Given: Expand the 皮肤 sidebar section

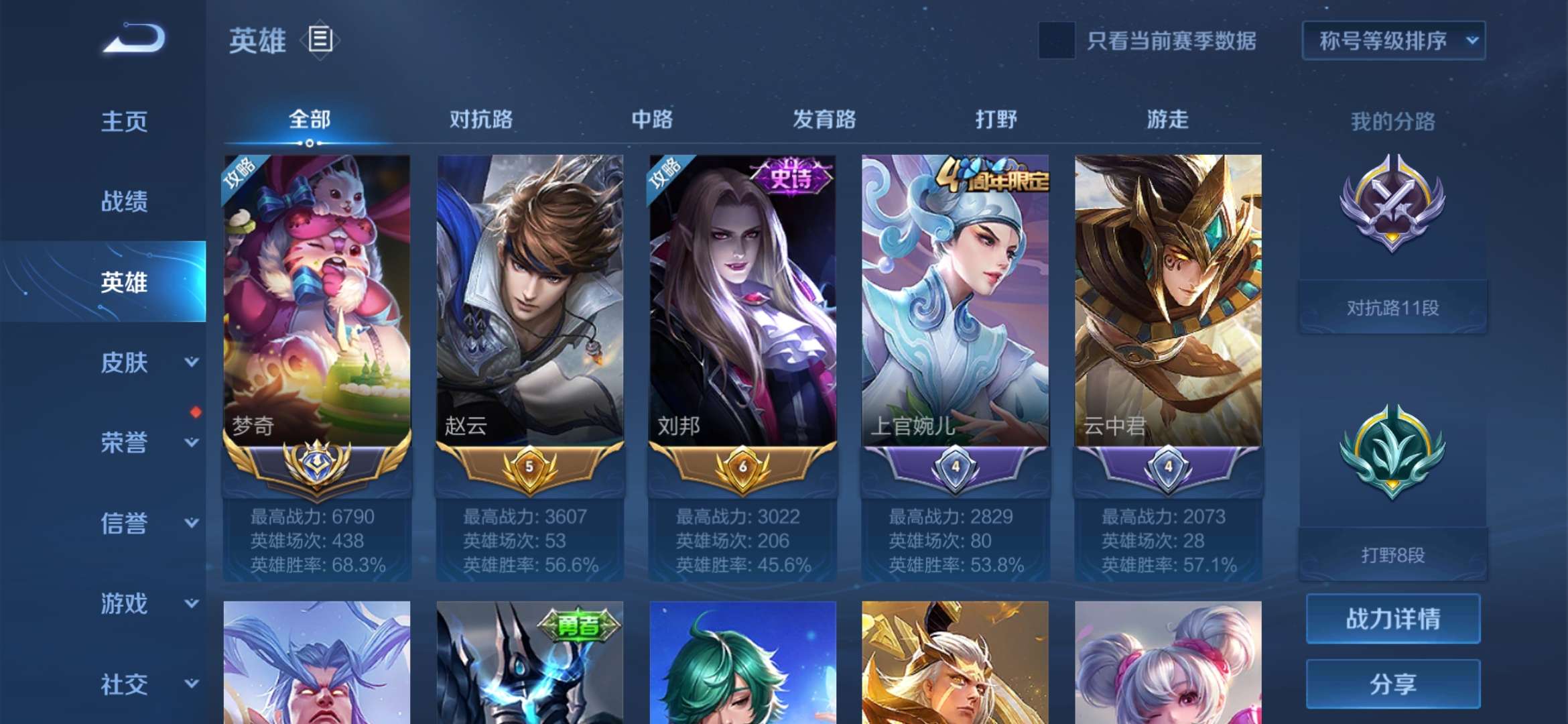Looking at the screenshot, I should tap(123, 362).
